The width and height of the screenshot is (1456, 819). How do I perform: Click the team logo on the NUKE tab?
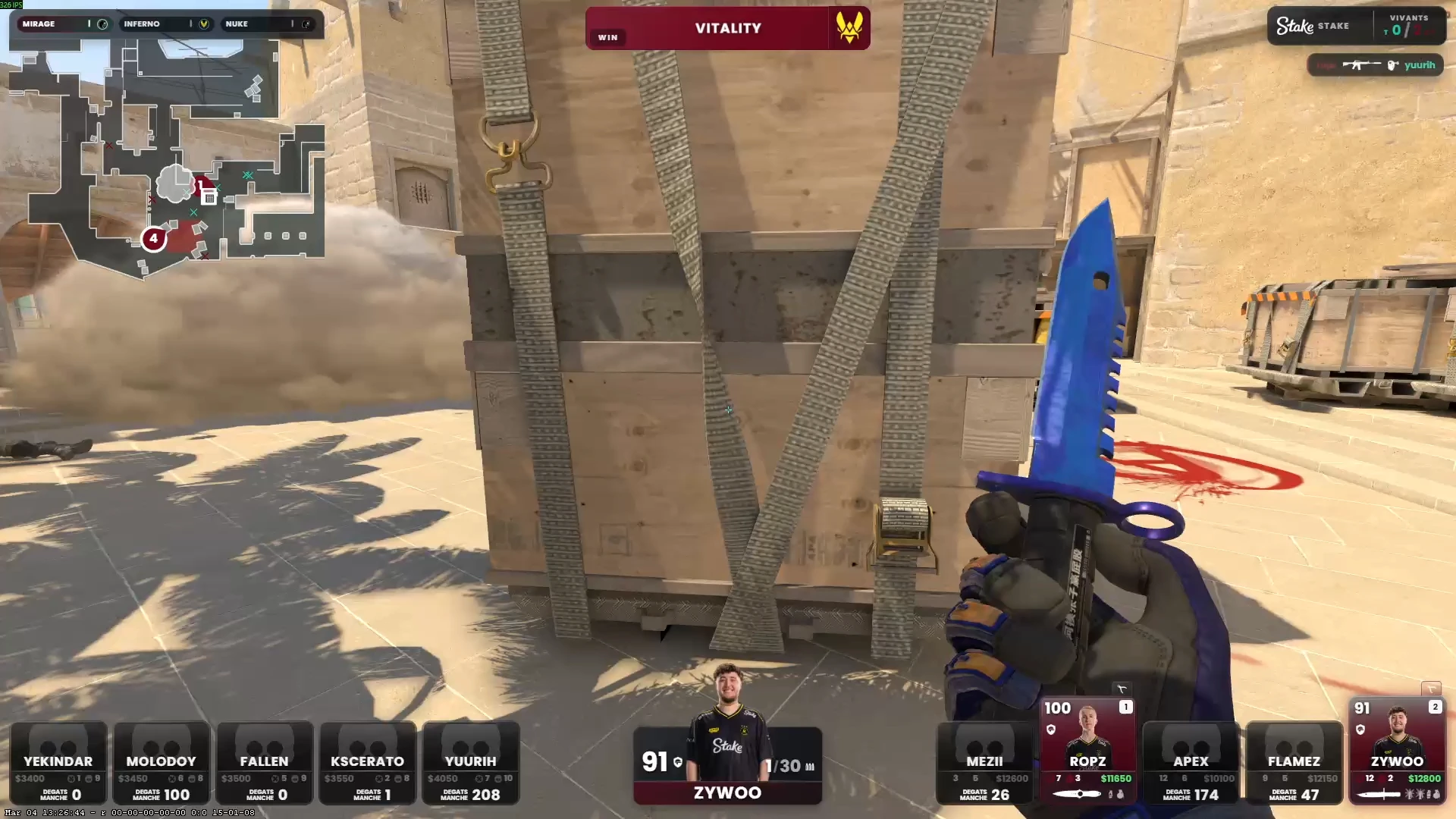(x=306, y=24)
